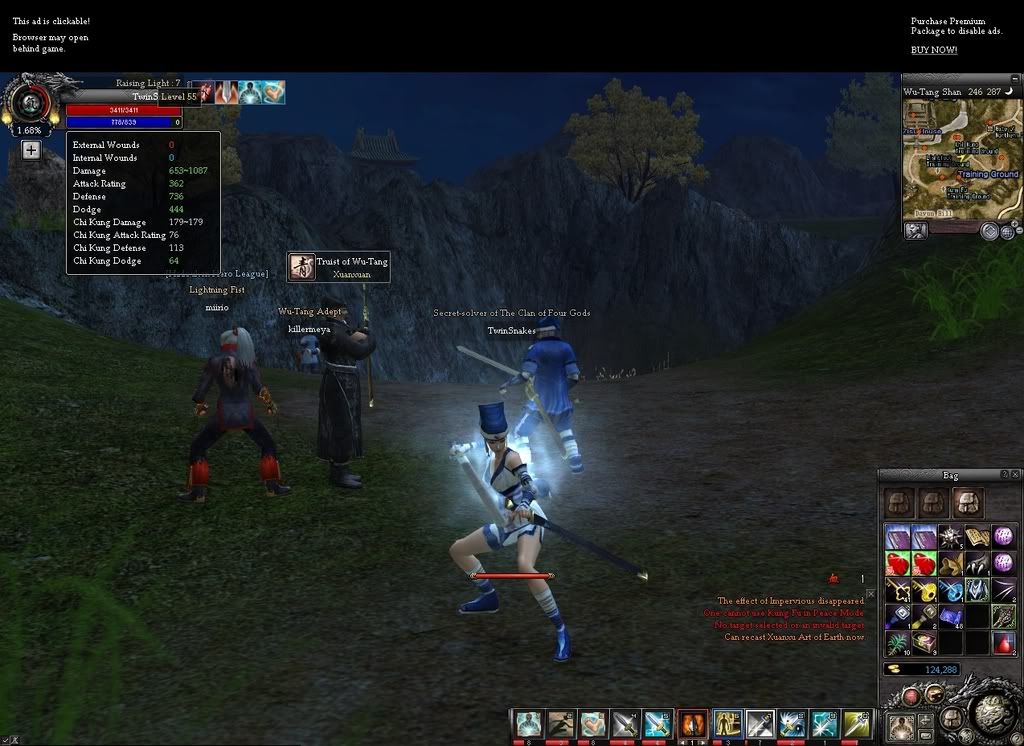This screenshot has width=1024, height=746.
Task: Click the BUY NOW! premium link
Action: coord(933,50)
